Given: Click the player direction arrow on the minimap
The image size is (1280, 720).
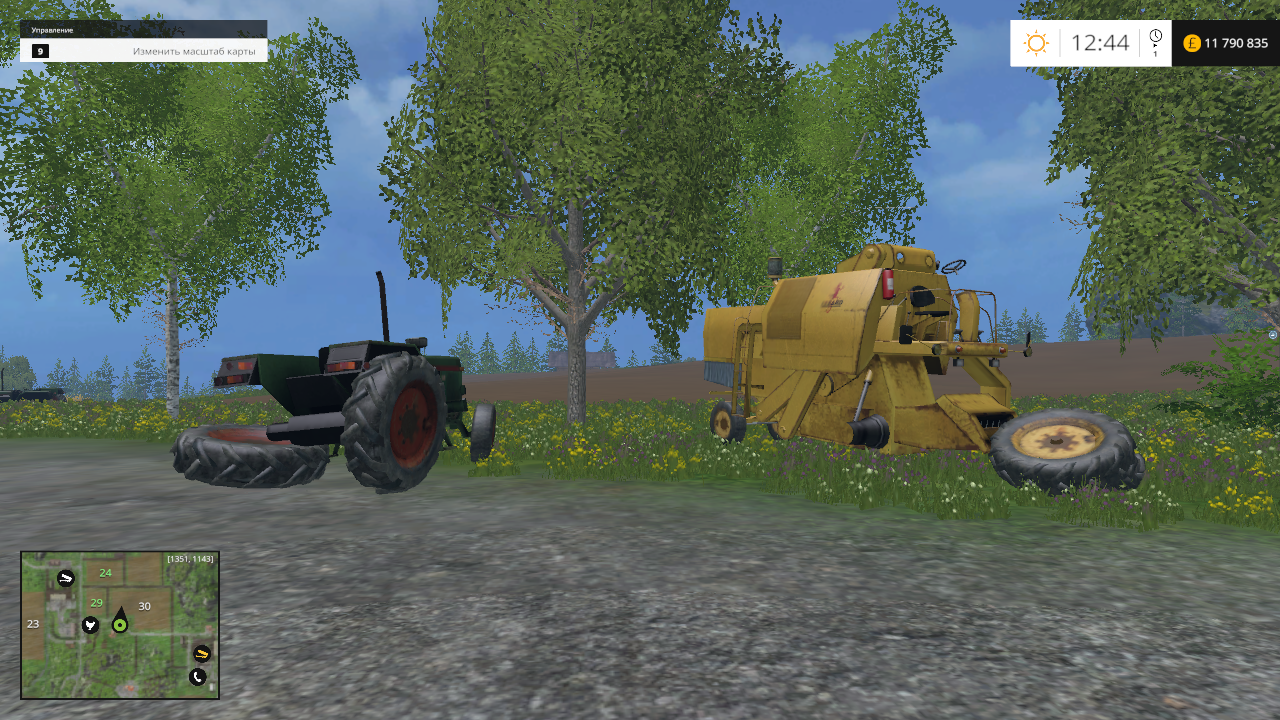Looking at the screenshot, I should coord(121,610).
